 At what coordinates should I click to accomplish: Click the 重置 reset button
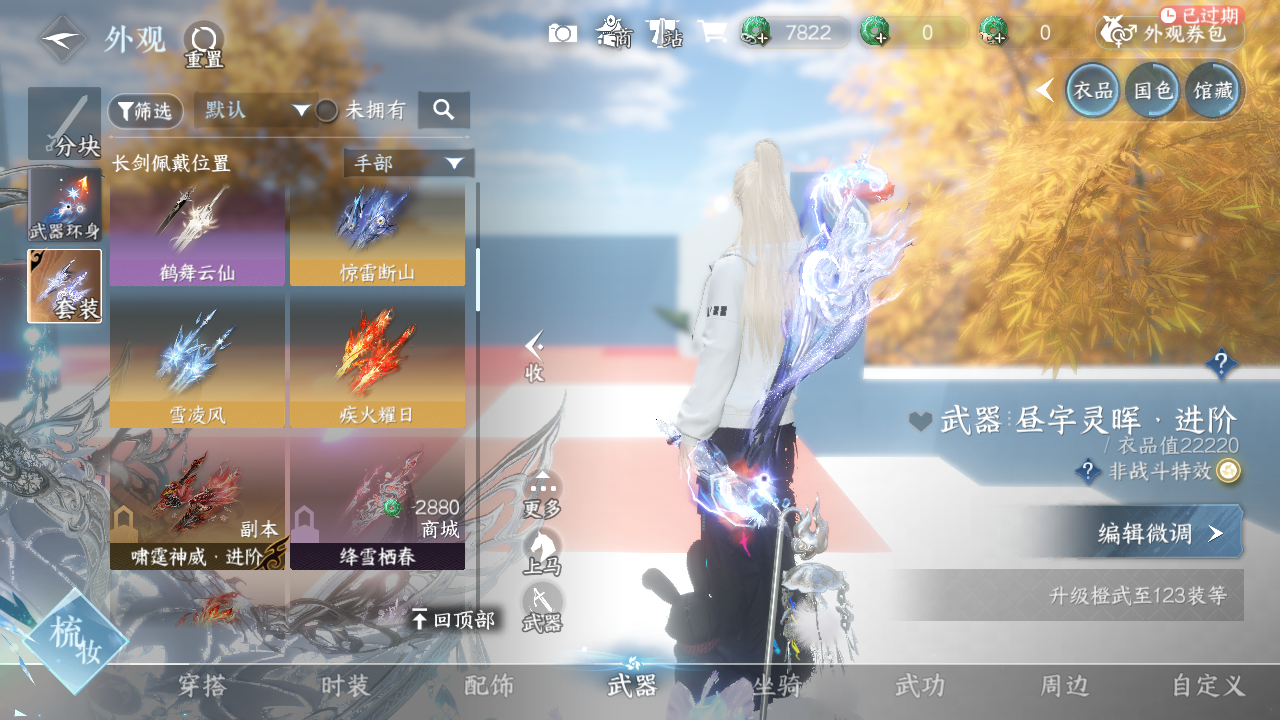point(204,44)
